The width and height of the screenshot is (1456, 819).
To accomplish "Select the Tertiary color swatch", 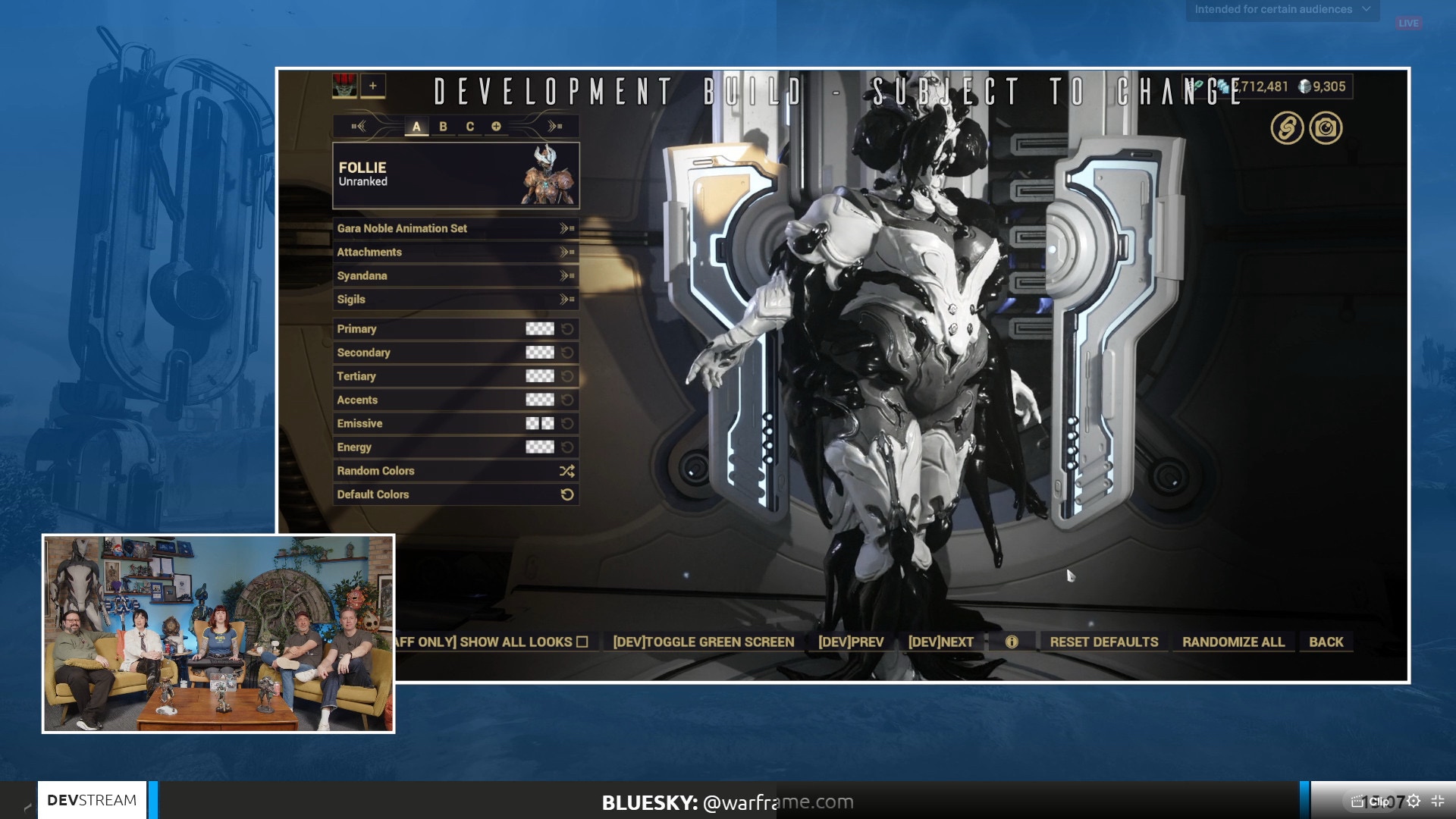I will click(x=540, y=376).
